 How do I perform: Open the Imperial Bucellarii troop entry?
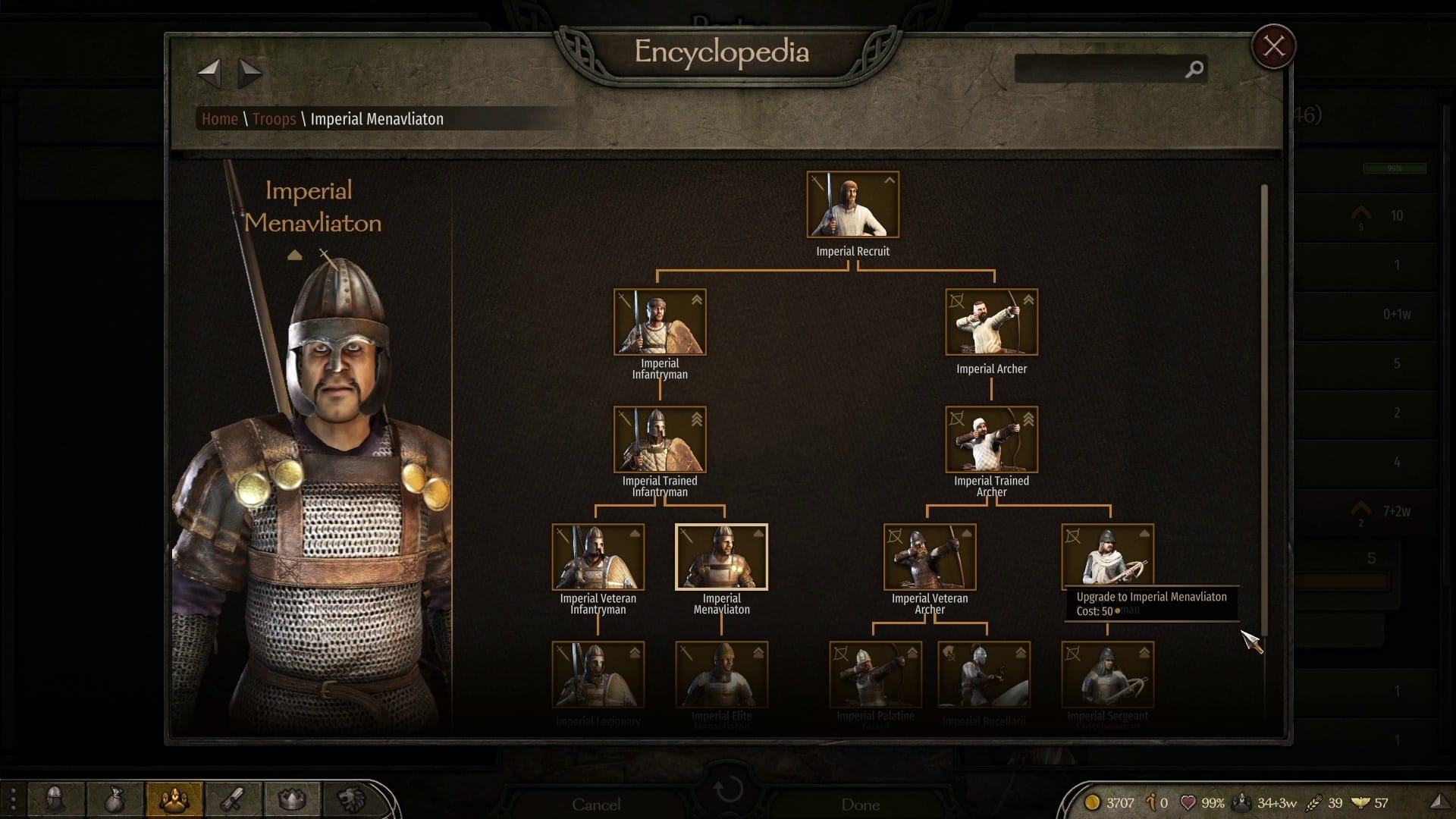pos(984,675)
